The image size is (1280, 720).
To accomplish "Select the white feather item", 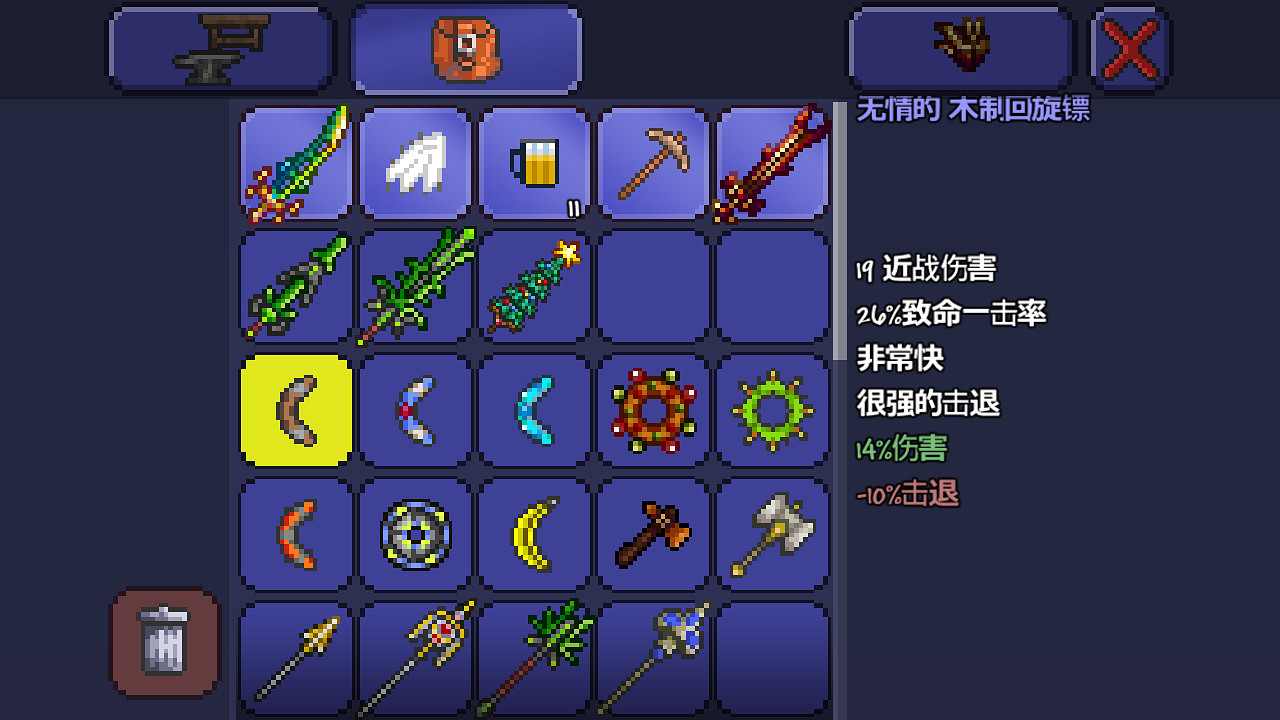I will 415,164.
